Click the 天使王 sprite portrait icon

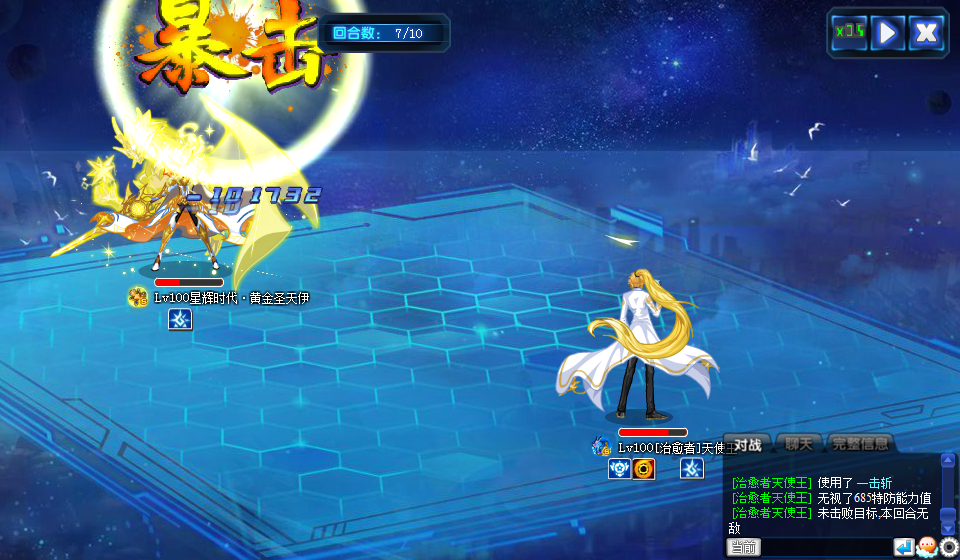click(601, 446)
